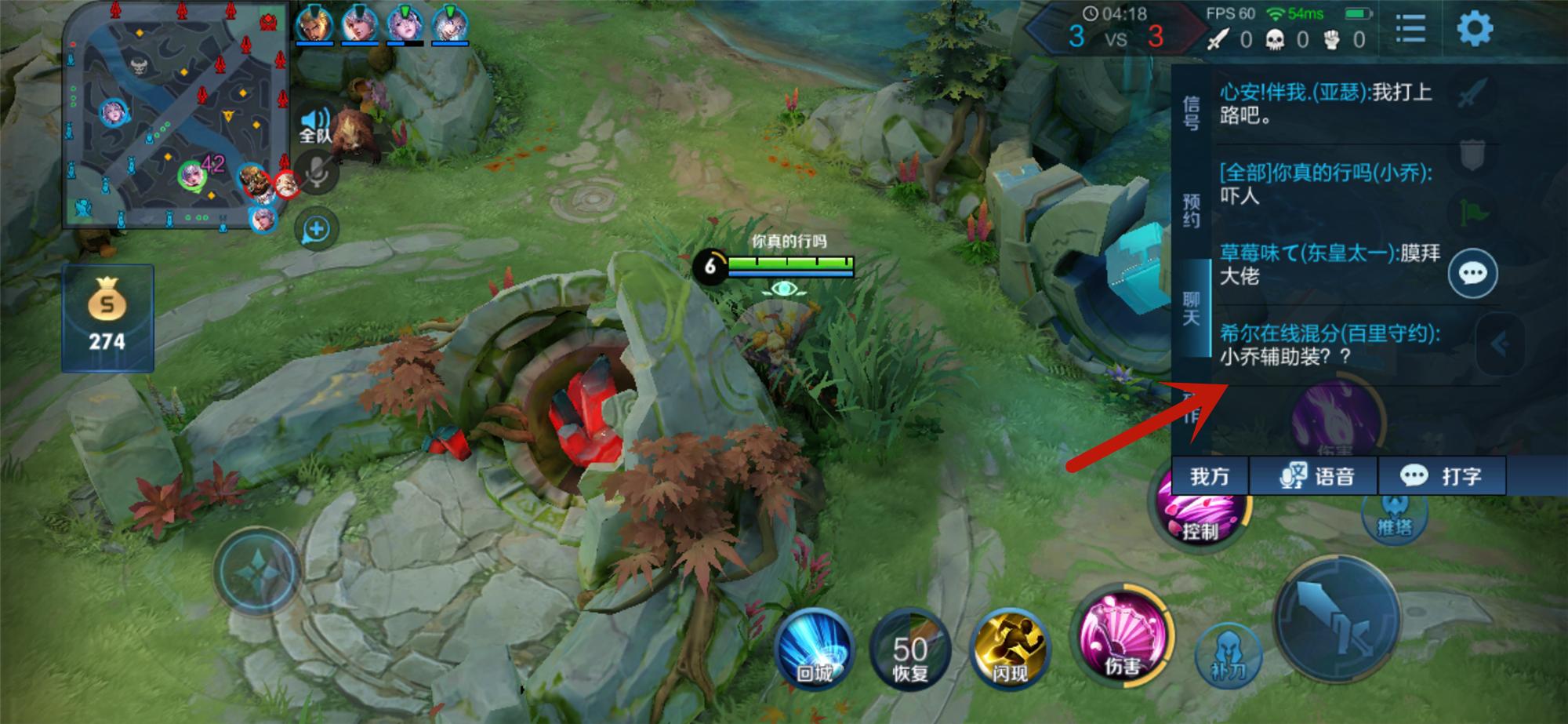Toggle the 全队 team speaker
1568x724 pixels.
pyautogui.click(x=315, y=126)
